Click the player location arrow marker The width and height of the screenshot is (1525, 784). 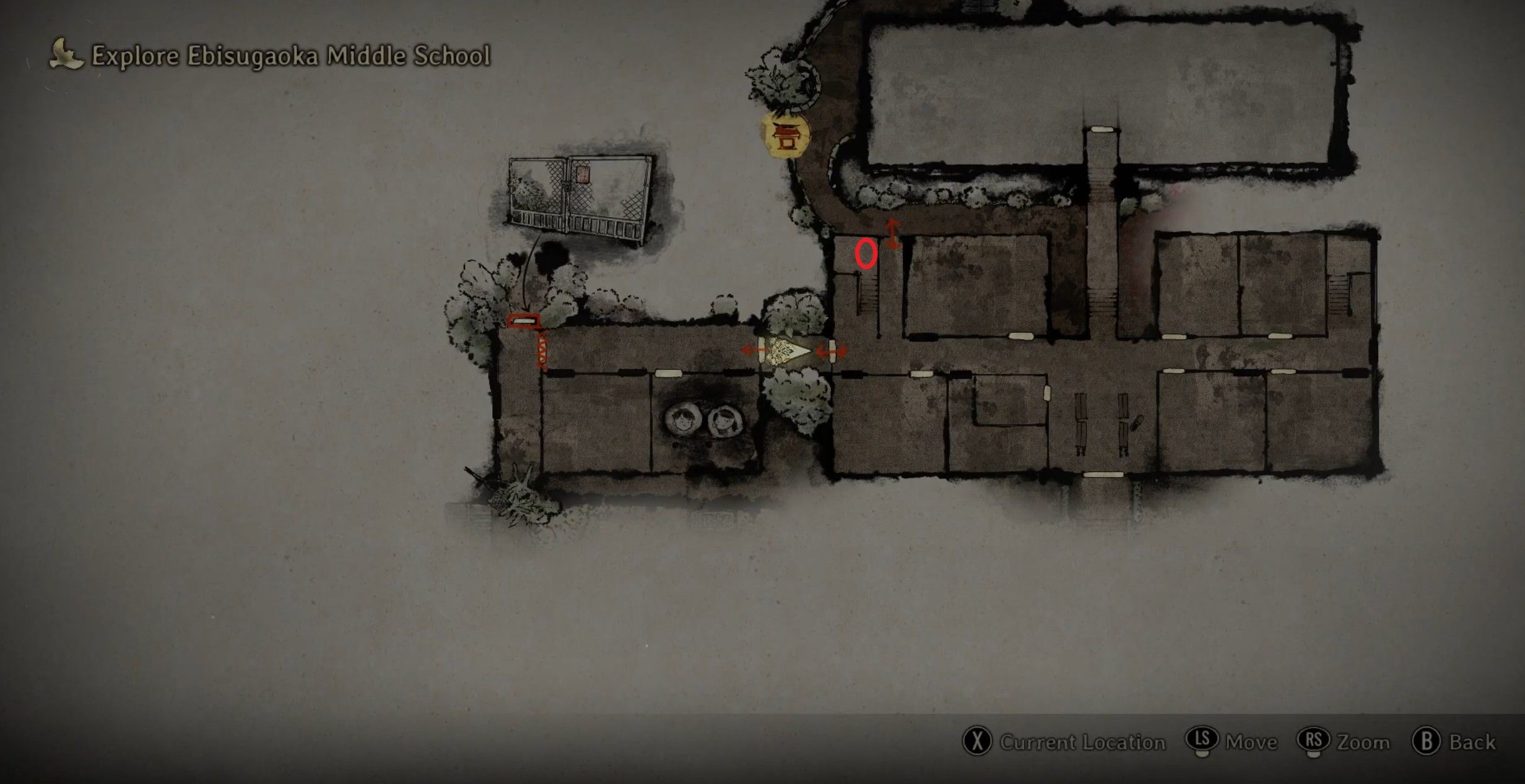coord(788,351)
